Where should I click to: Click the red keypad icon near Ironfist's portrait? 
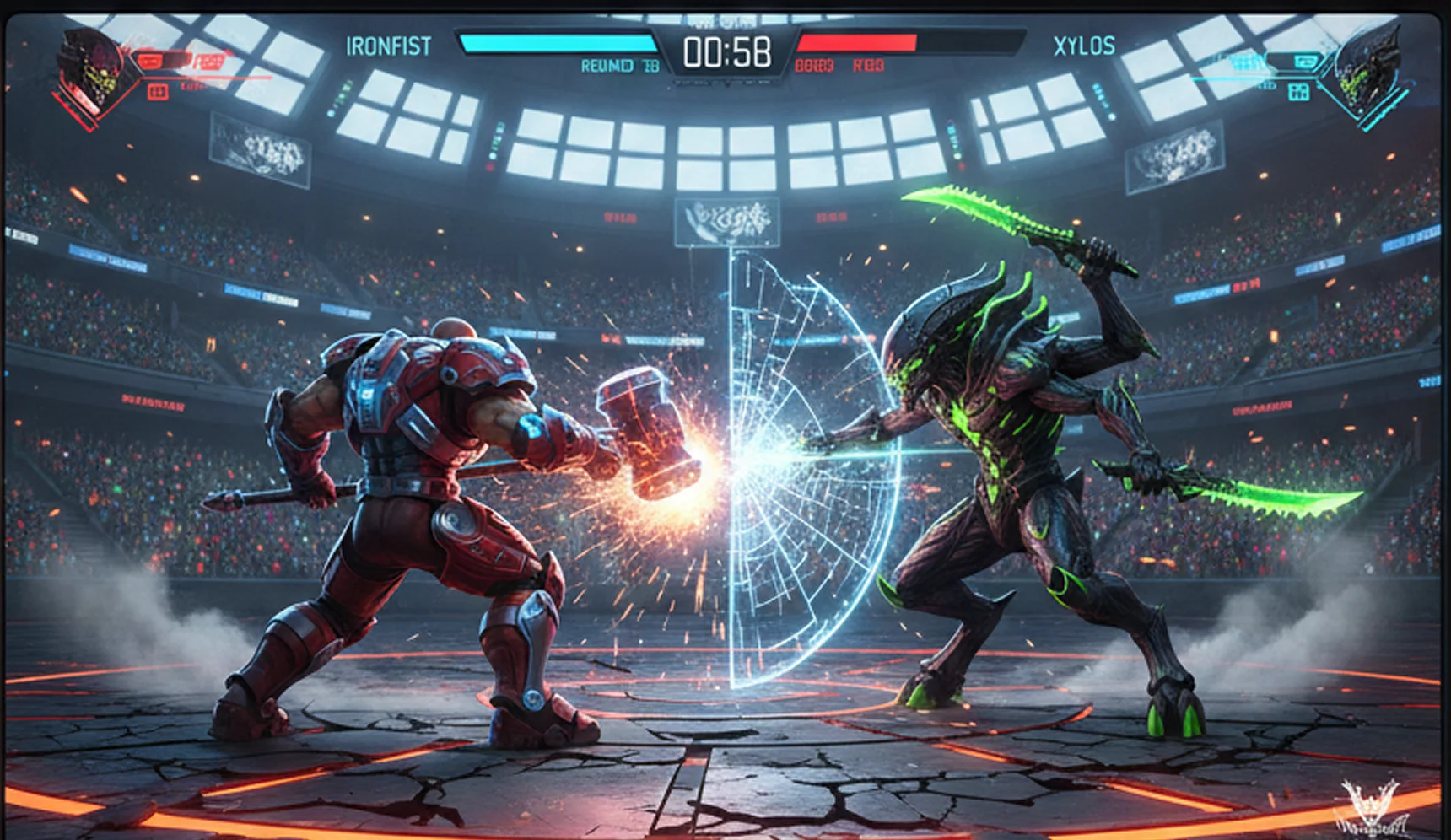(x=210, y=61)
